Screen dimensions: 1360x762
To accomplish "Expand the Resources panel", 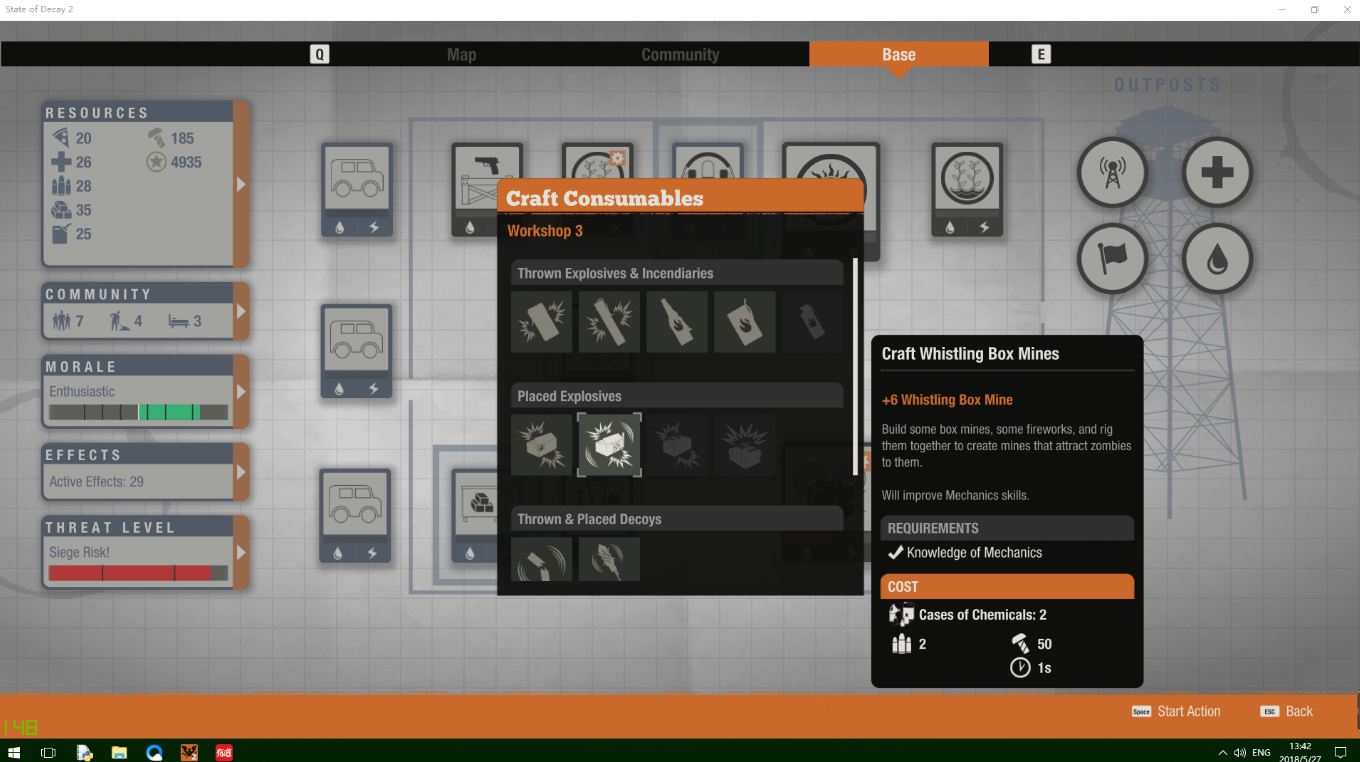I will click(x=240, y=184).
